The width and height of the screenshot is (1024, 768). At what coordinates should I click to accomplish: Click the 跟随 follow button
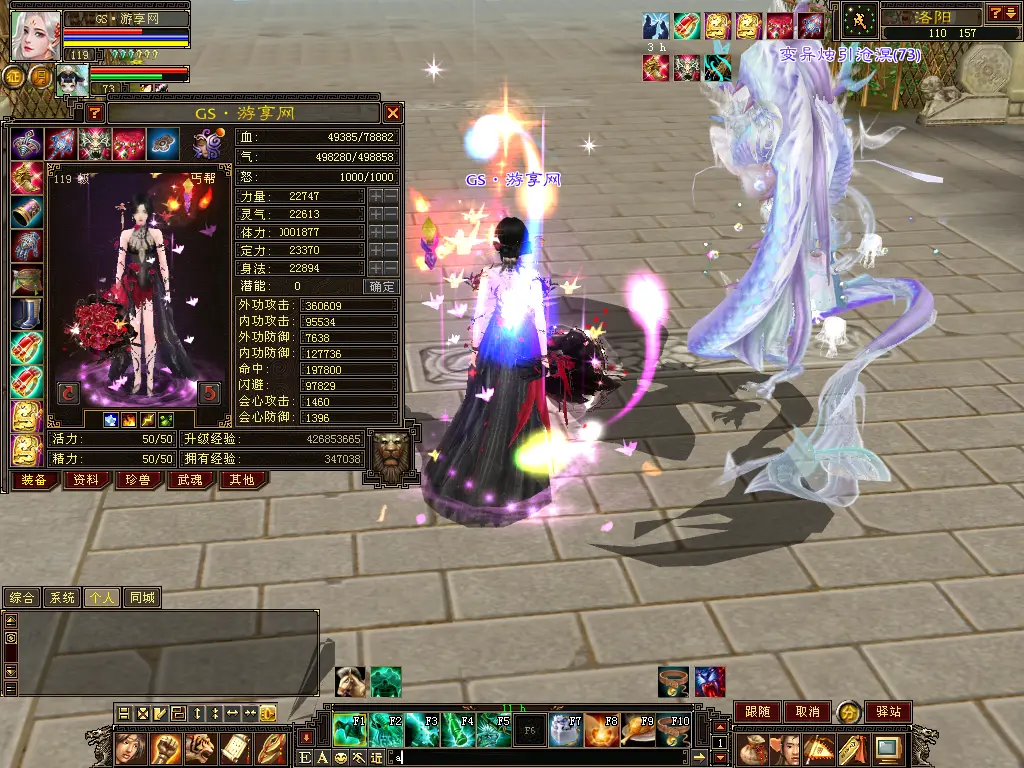point(757,712)
